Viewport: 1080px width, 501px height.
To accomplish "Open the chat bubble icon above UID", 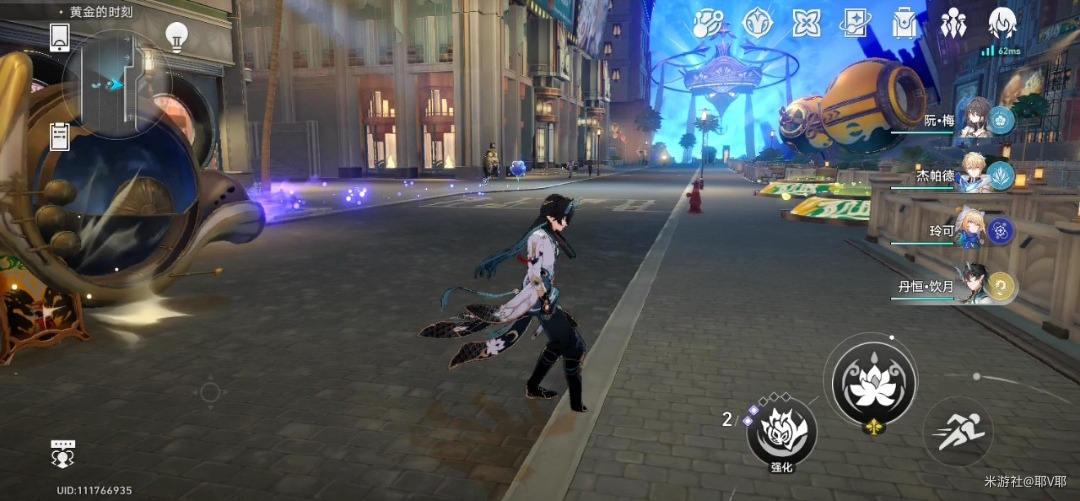I will [x=63, y=453].
